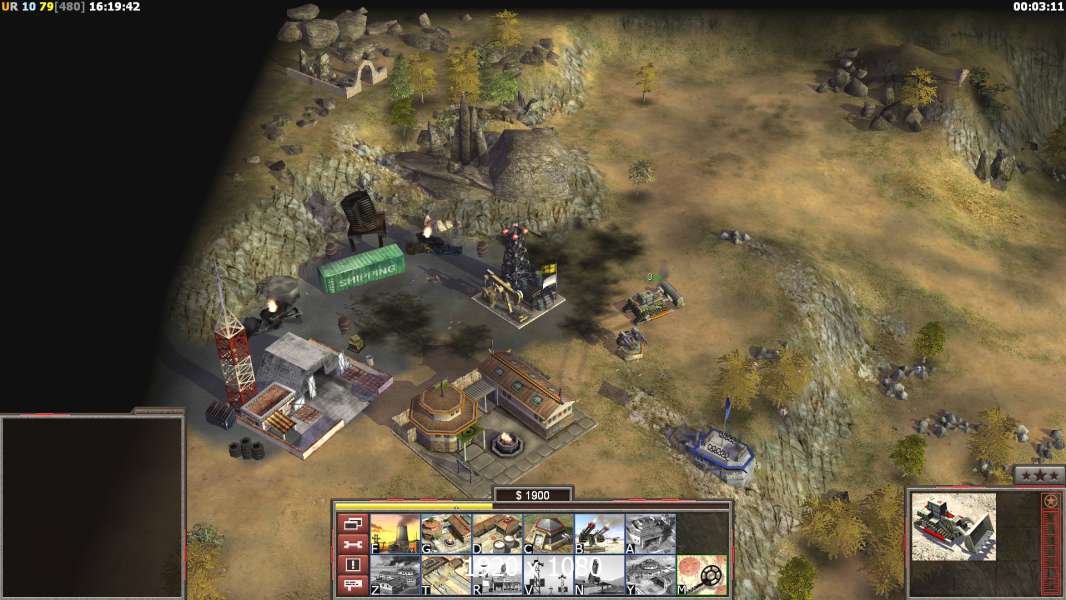Place a Gattling cannon, icon B
1066x600 pixels.
[599, 533]
